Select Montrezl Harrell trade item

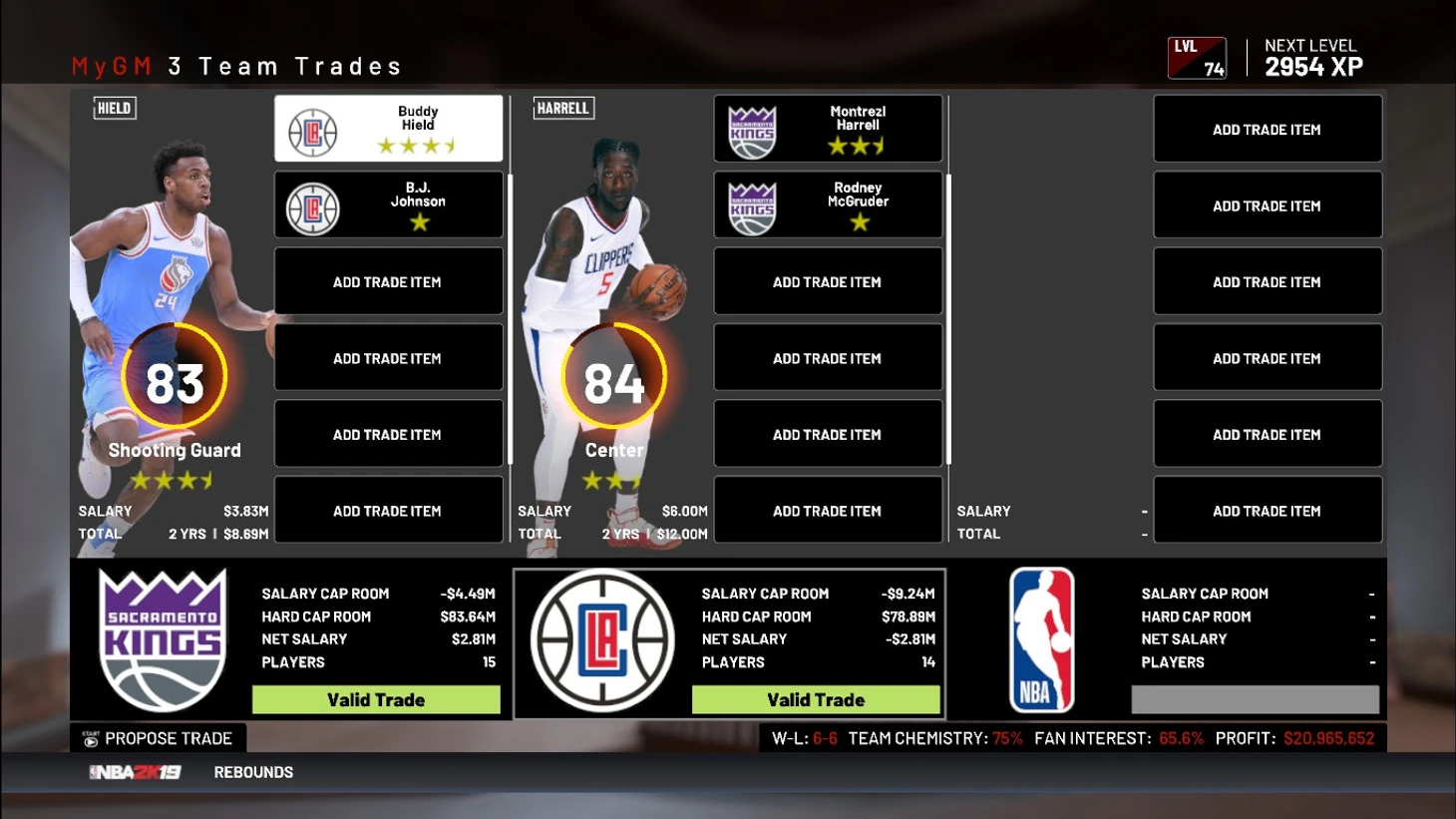coord(828,130)
